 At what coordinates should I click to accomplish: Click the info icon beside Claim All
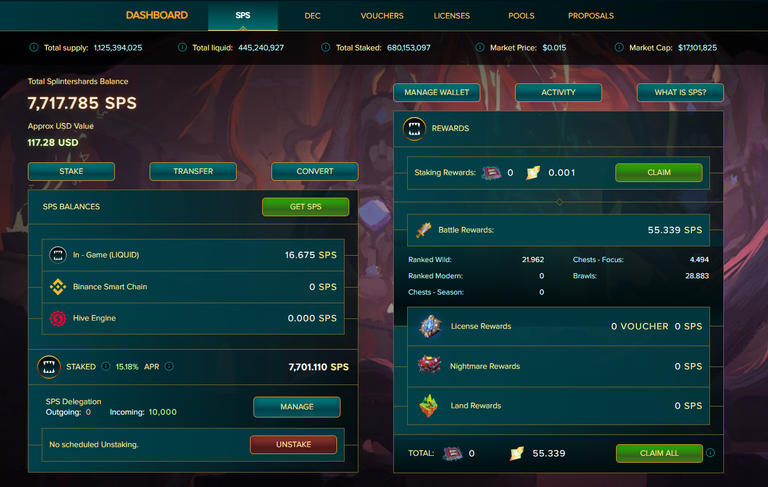tap(710, 453)
